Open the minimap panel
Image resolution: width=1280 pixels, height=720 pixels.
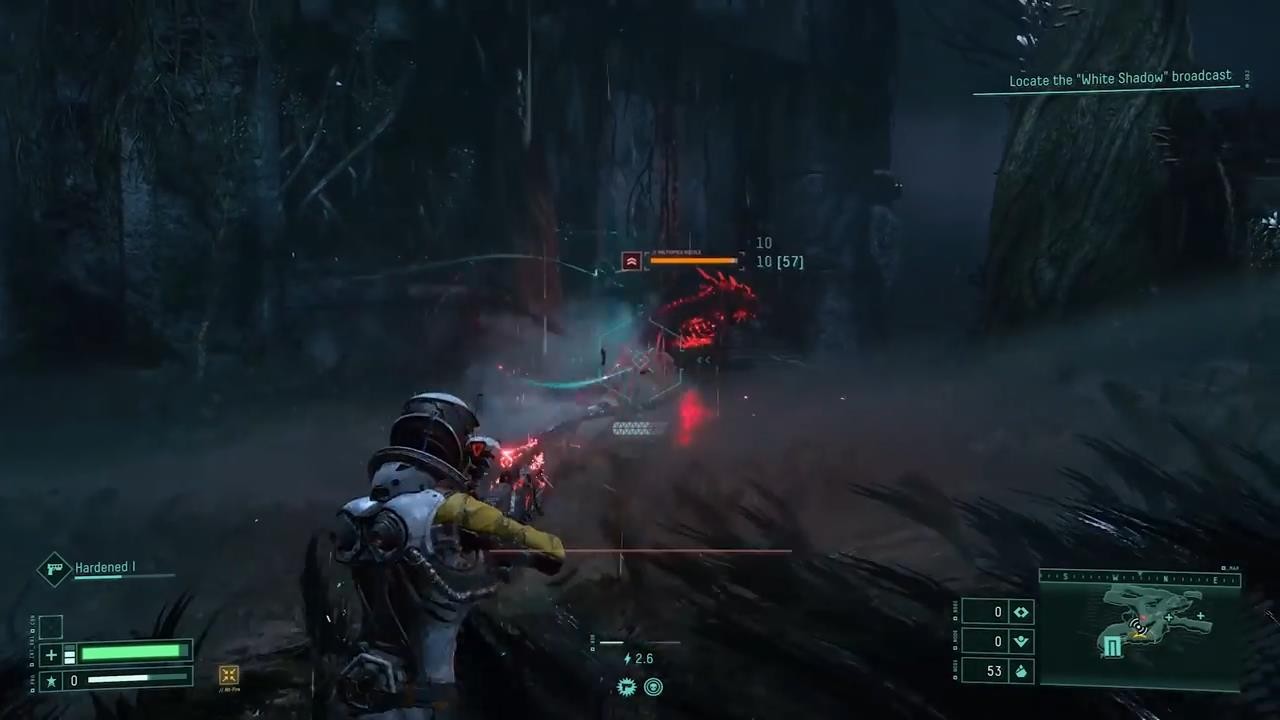1140,632
